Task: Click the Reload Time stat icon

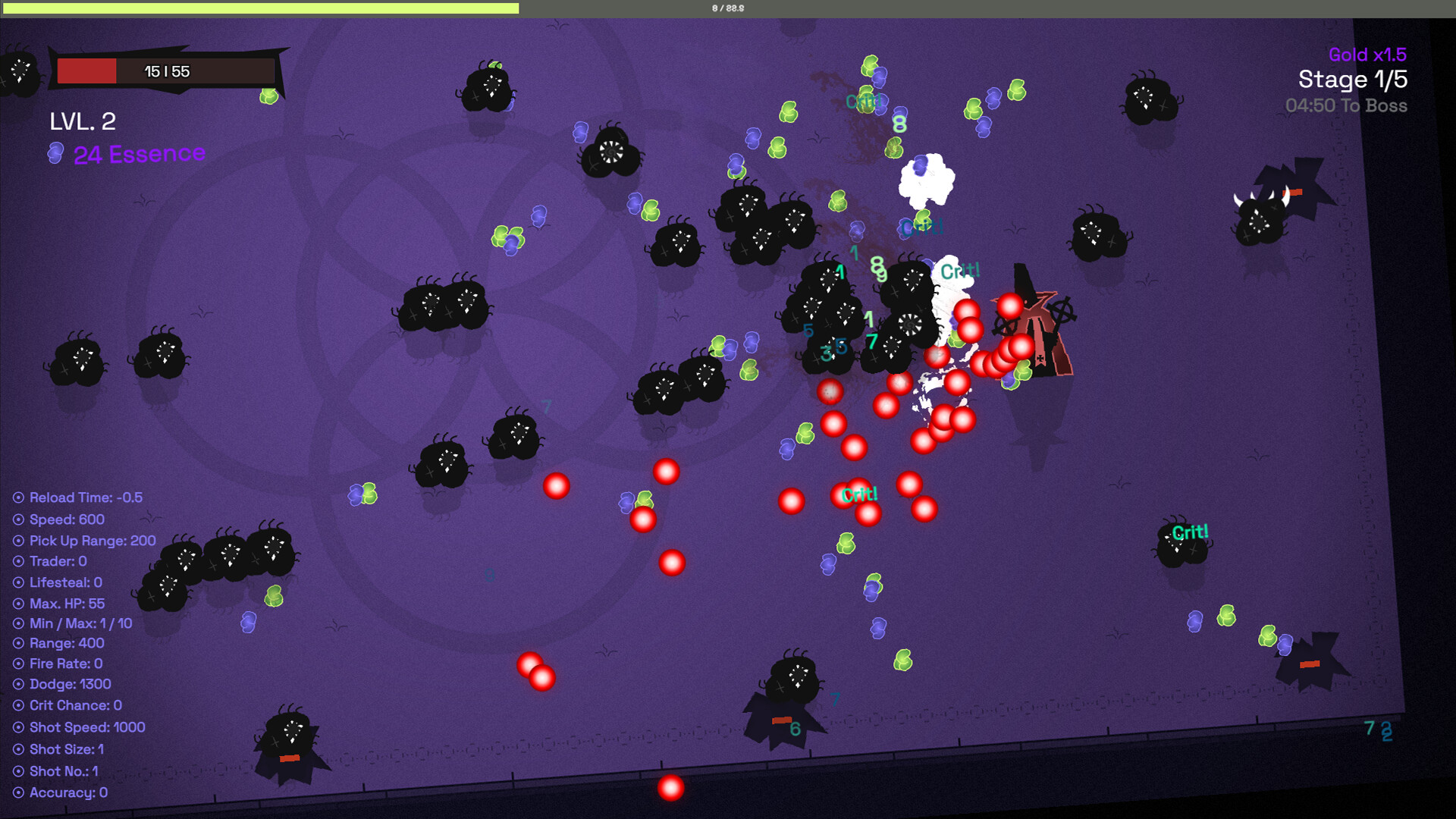Action: click(18, 498)
